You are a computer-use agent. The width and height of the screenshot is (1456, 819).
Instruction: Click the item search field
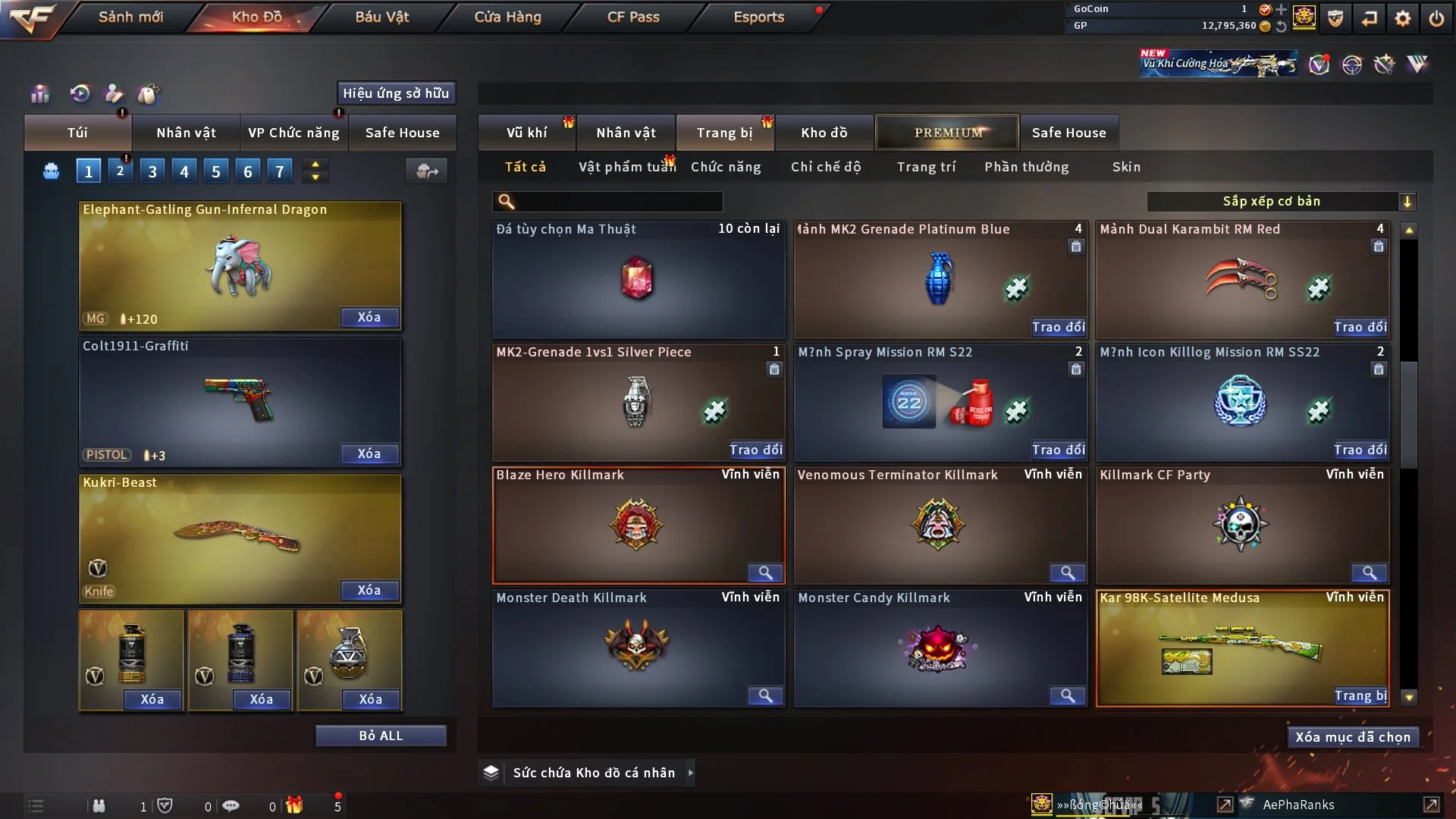pos(618,201)
